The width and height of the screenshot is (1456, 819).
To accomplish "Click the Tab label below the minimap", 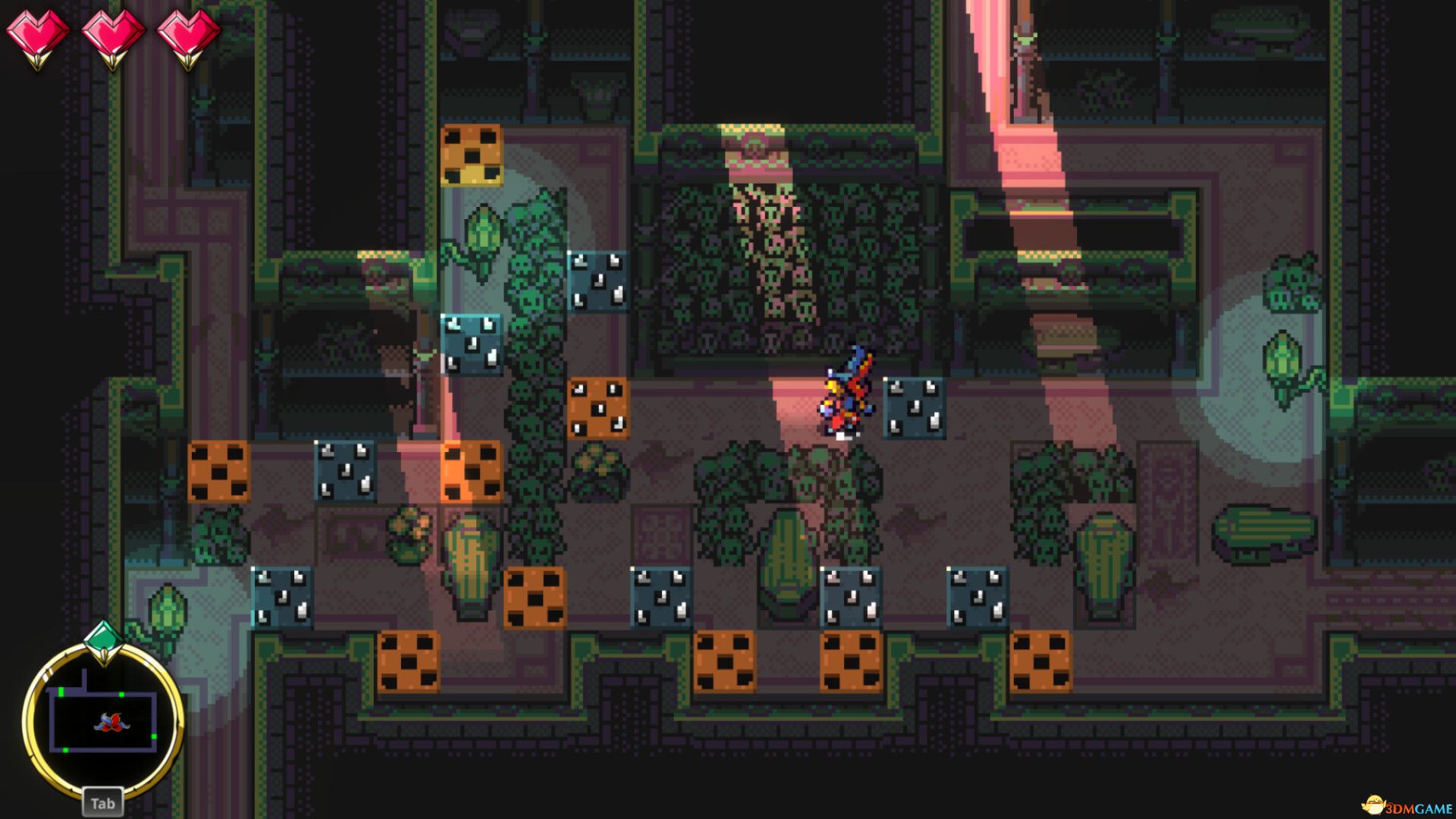I will click(x=102, y=802).
